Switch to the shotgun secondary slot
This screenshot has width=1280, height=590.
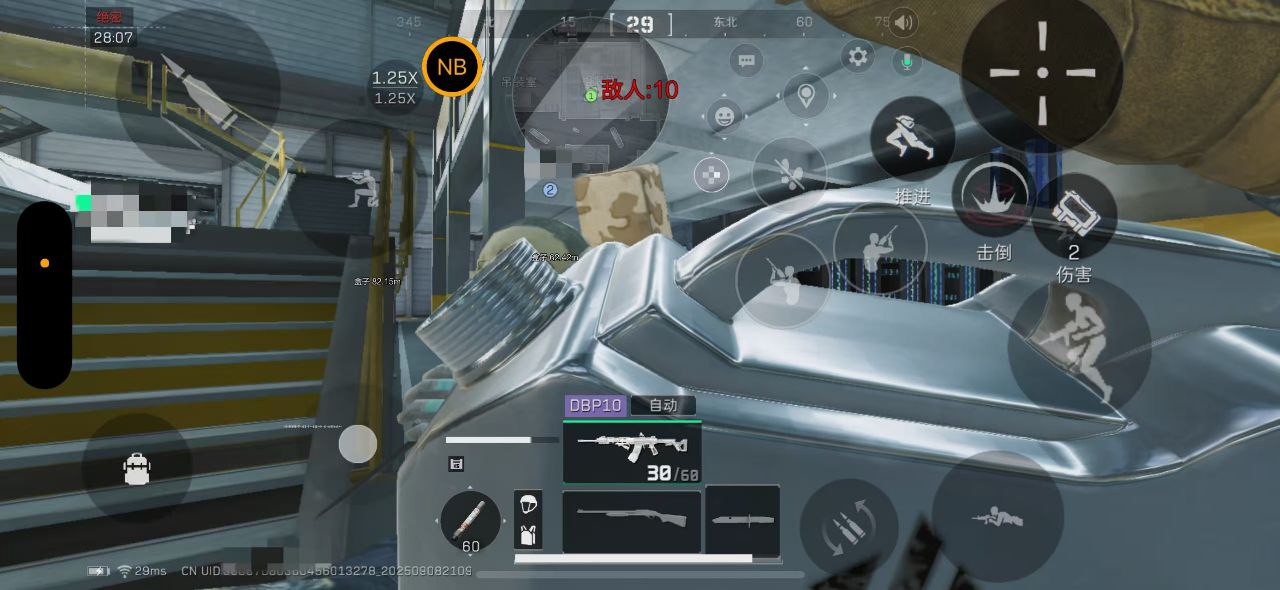[631, 520]
